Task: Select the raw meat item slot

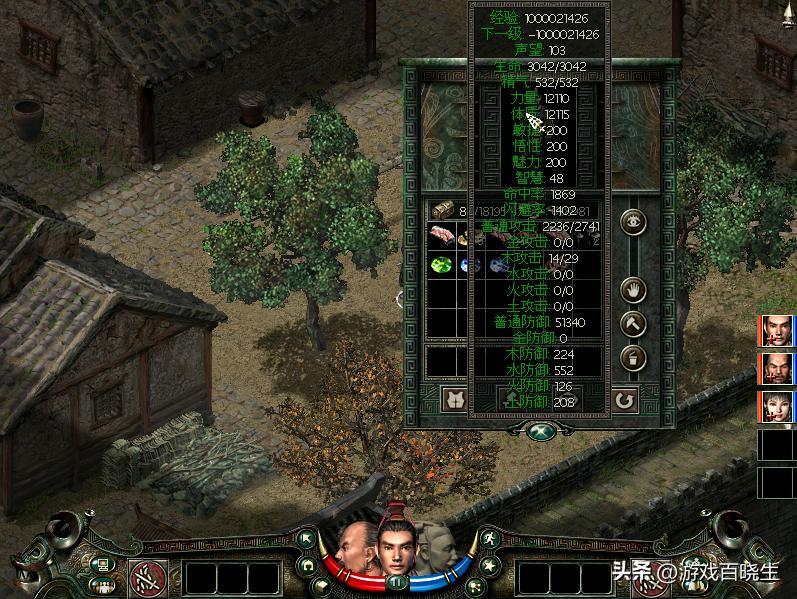Action: click(440, 237)
